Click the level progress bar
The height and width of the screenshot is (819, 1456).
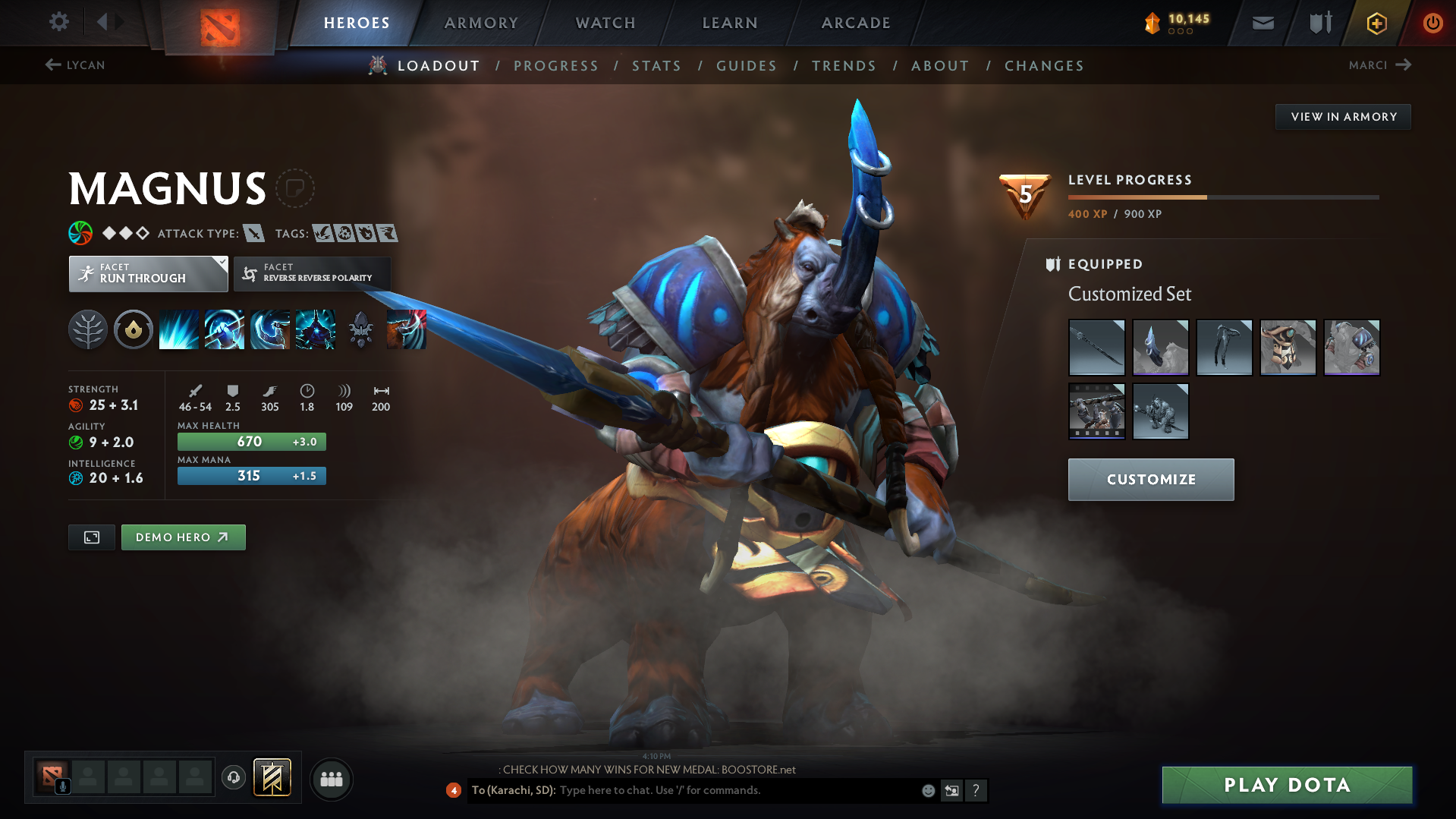click(x=1222, y=196)
